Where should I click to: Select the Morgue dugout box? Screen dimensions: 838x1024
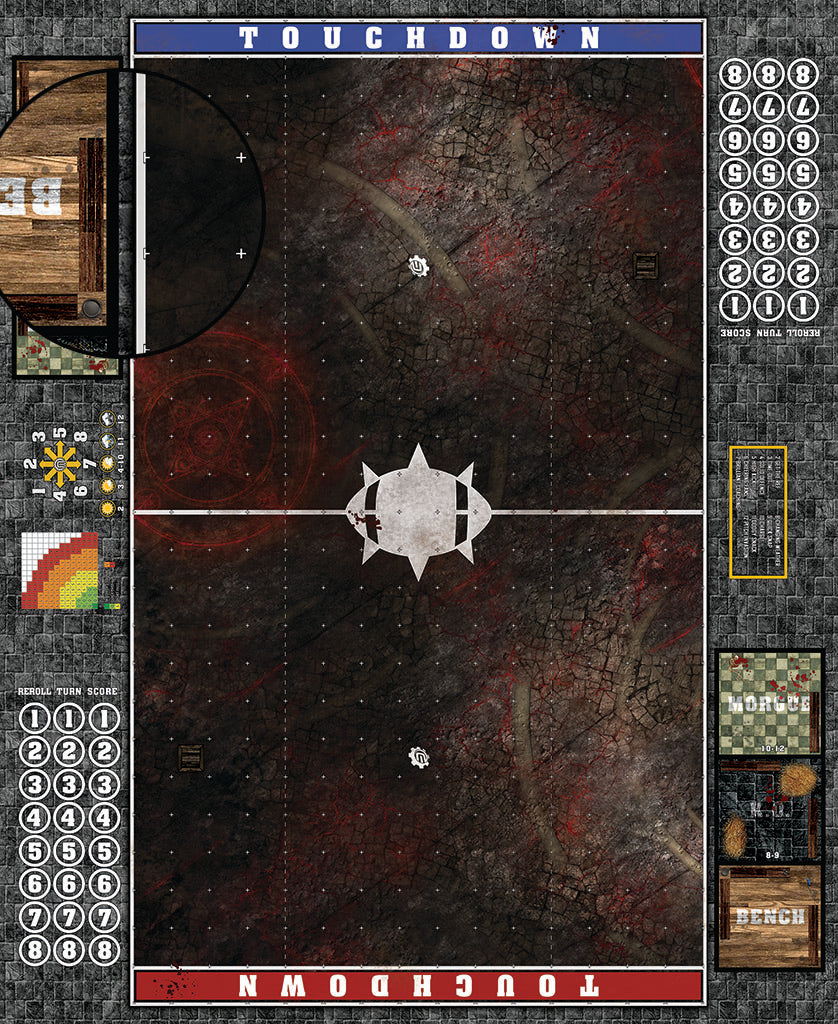(x=768, y=703)
